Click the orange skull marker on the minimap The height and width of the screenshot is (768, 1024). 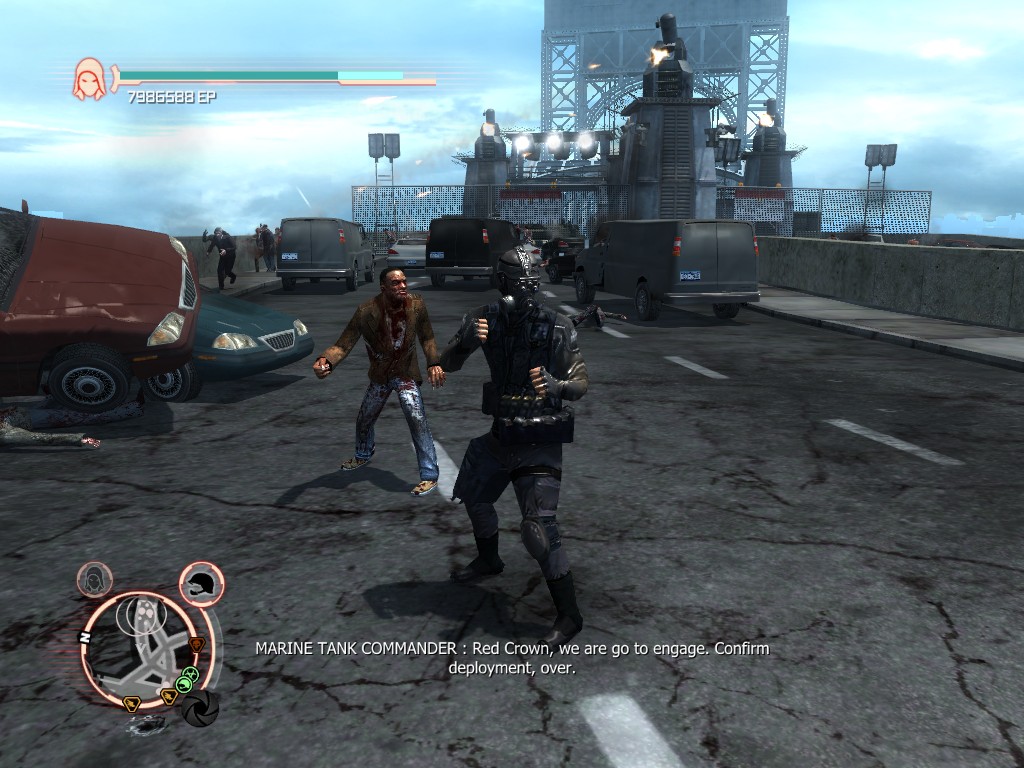coord(197,644)
